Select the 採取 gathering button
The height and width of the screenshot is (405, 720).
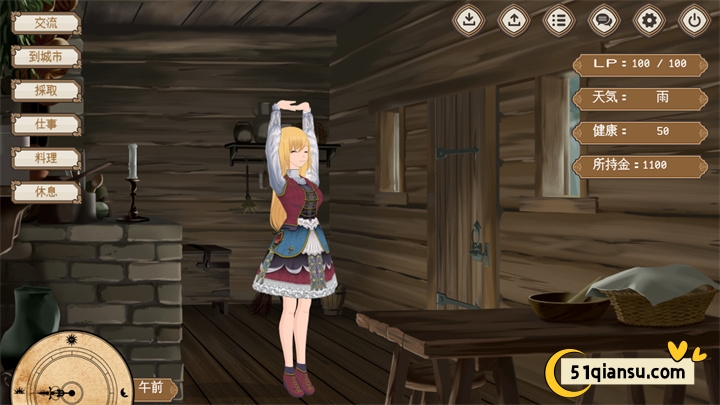[45, 90]
